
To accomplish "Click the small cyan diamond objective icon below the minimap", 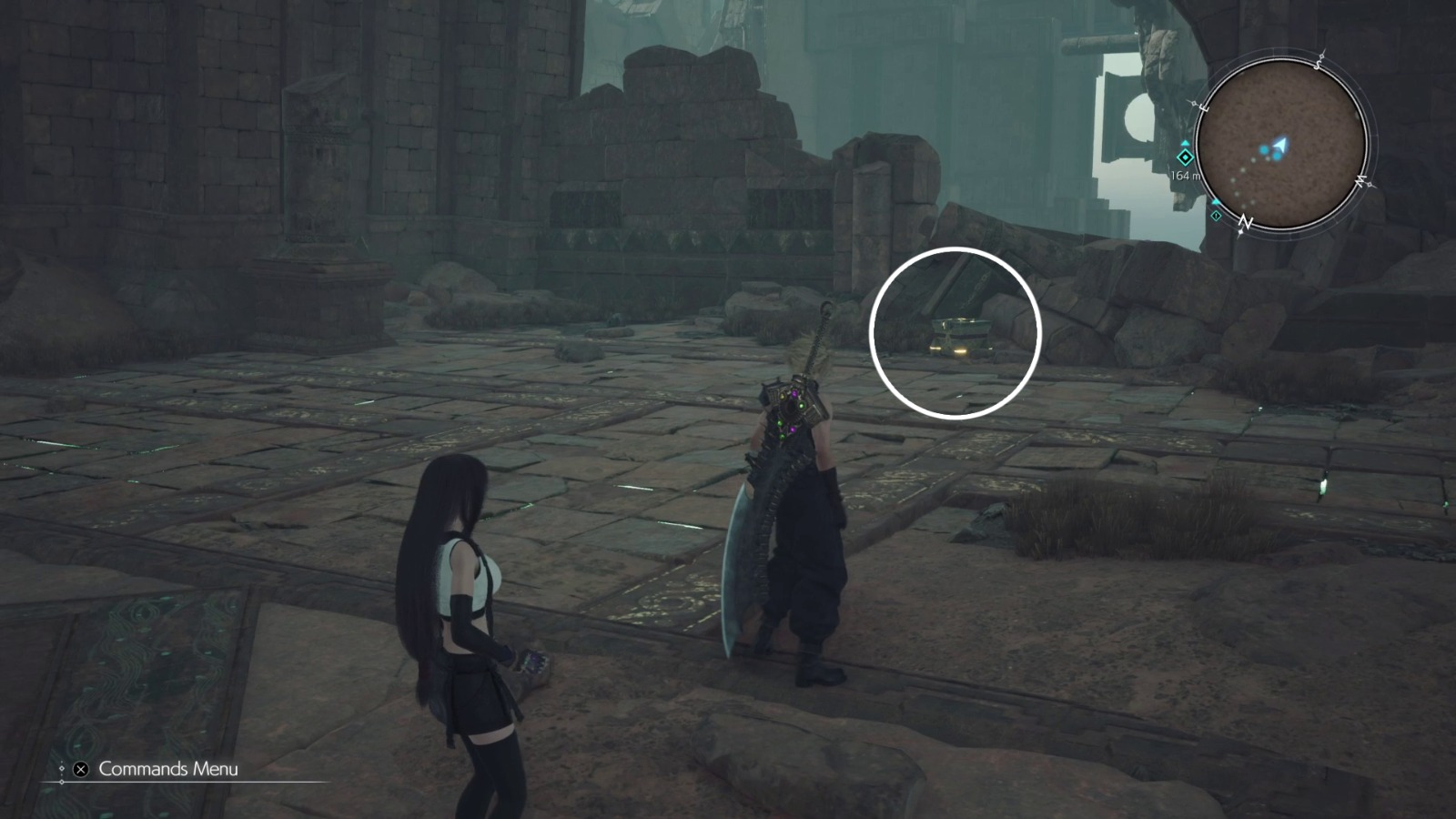I will 1216,216.
